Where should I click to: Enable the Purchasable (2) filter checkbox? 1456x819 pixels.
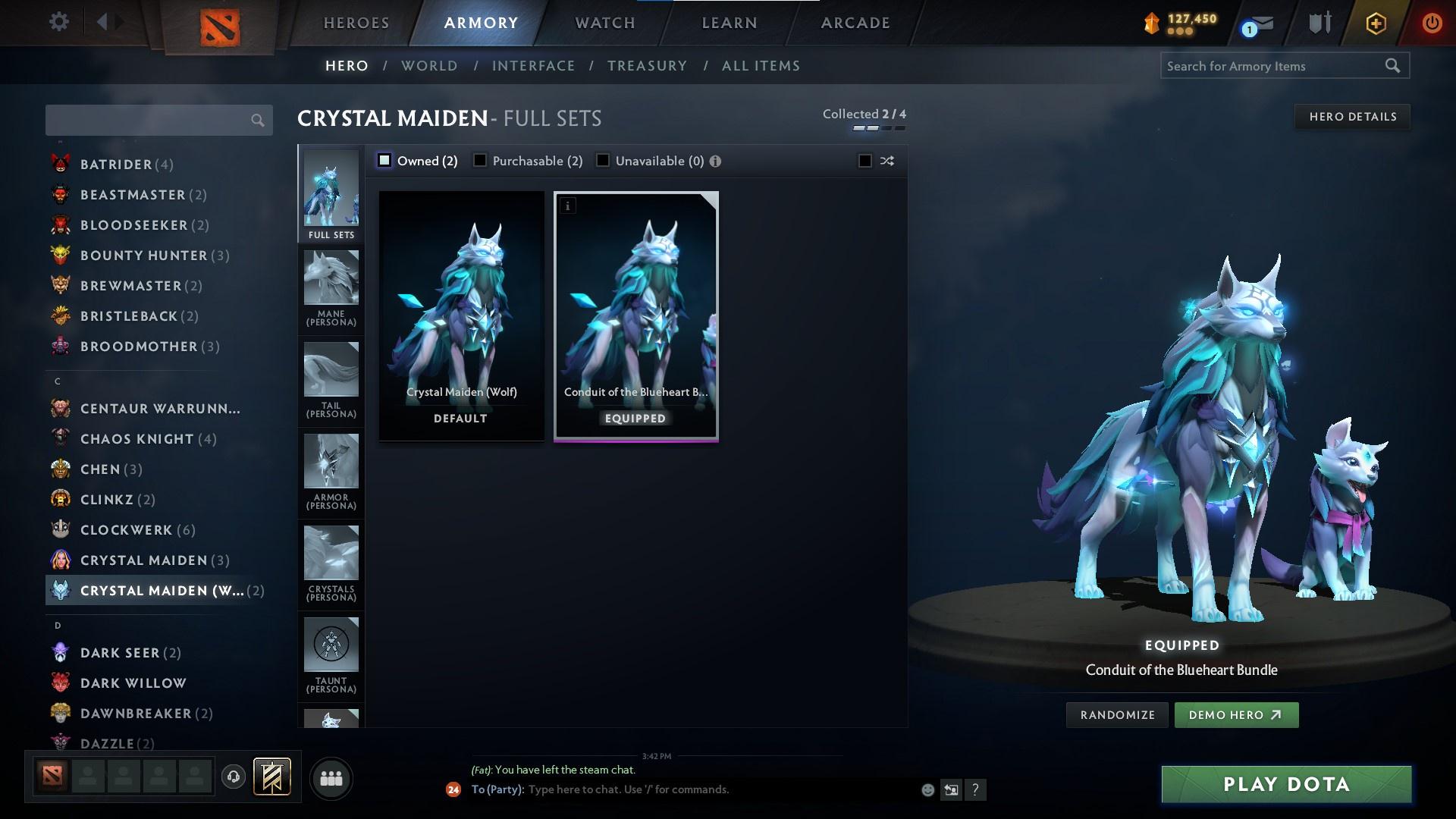coord(479,160)
